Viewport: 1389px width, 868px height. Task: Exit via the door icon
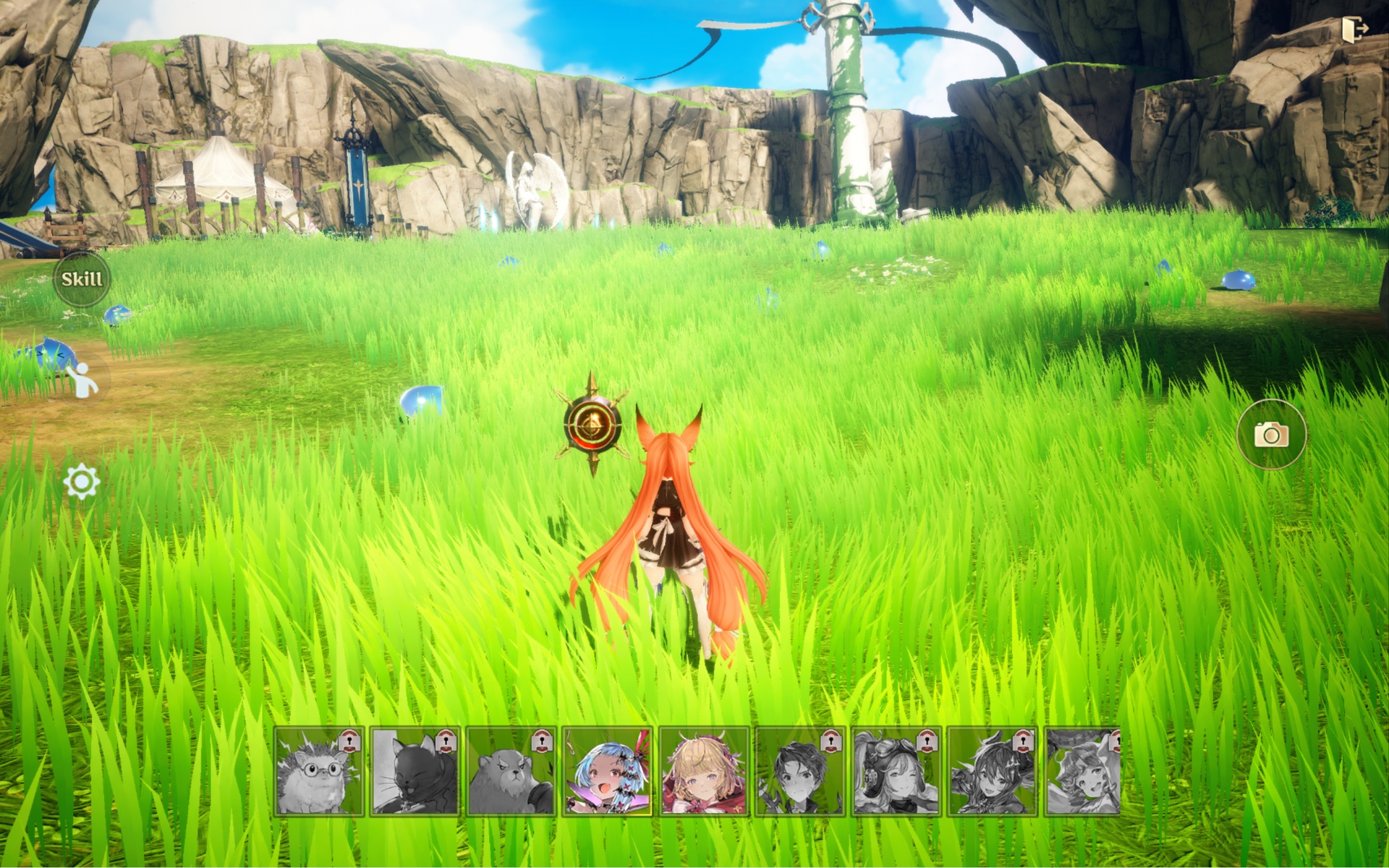1354,30
